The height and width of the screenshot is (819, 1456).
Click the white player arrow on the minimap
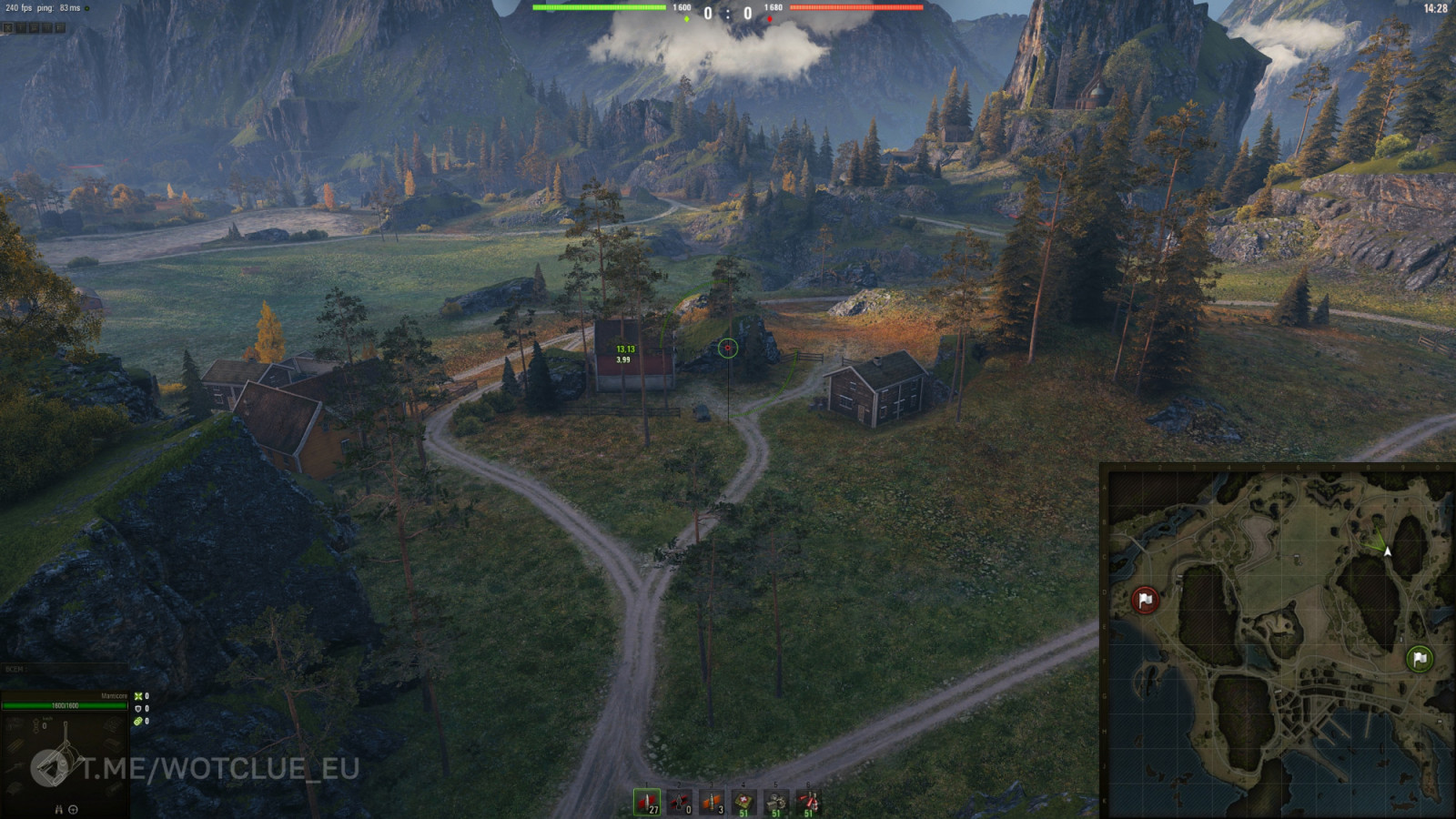coord(1387,551)
